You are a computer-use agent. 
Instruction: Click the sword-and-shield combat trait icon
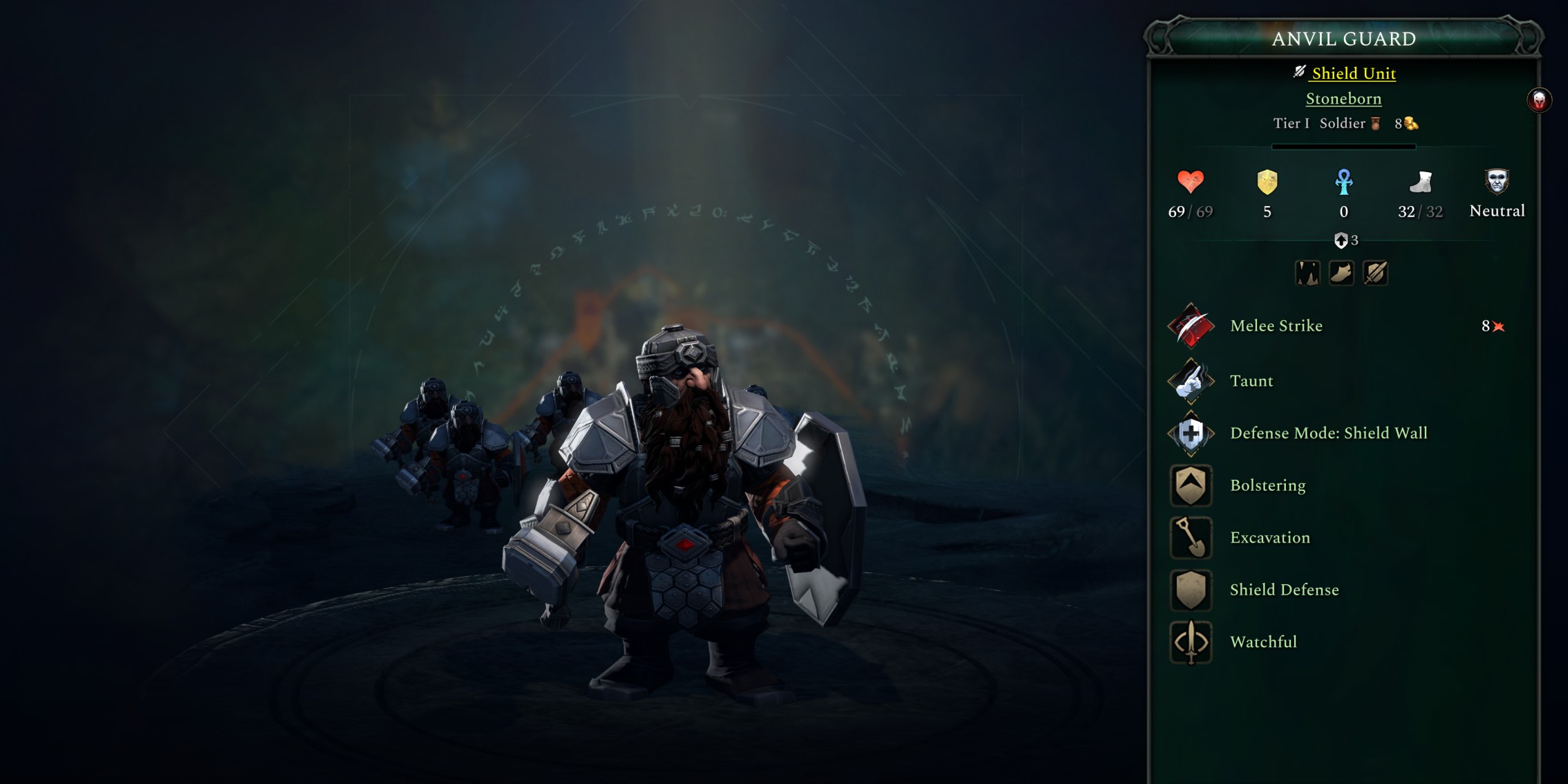point(1375,273)
